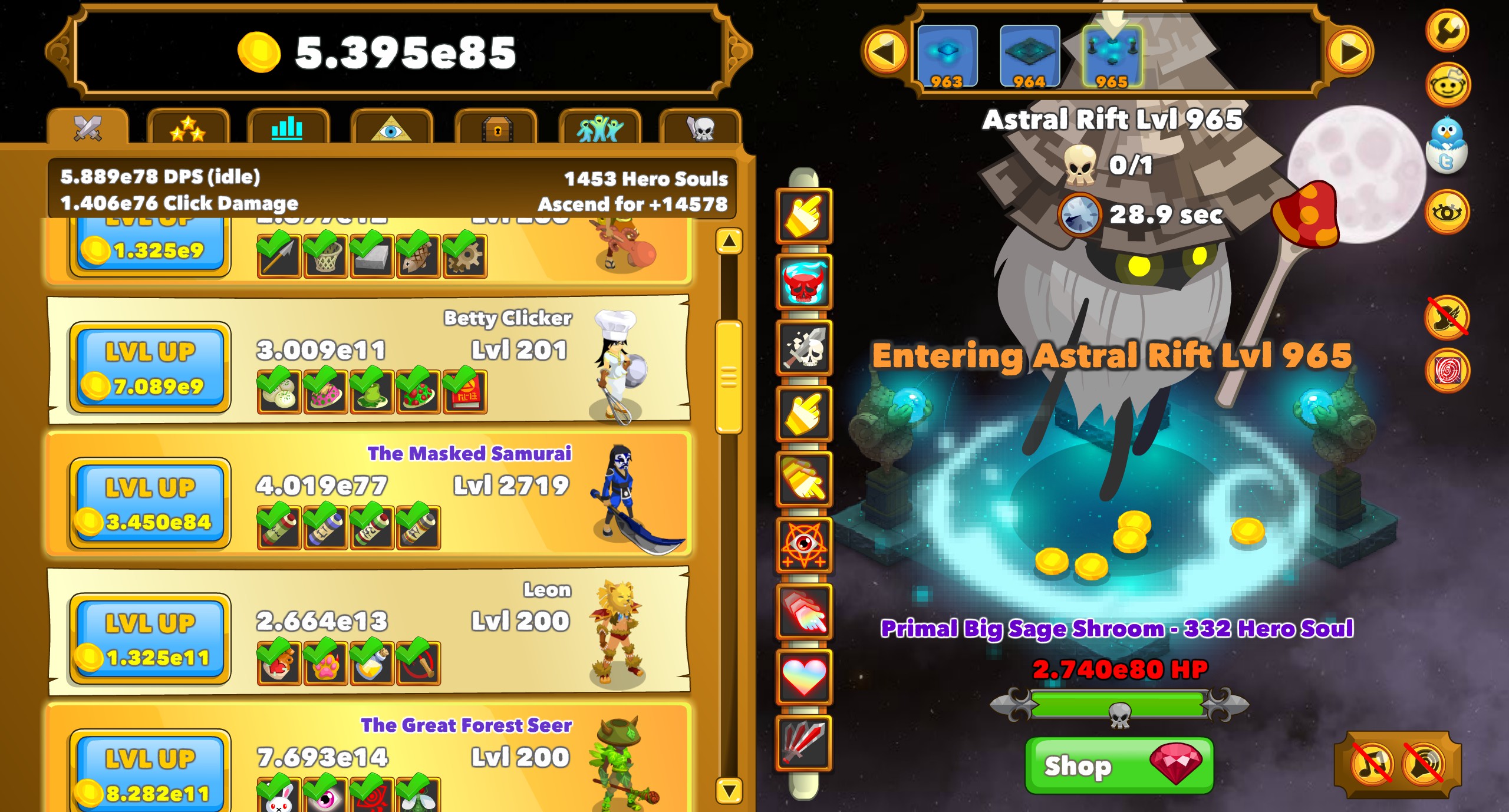Screen dimensions: 1509x812
Task: Switch to the crossed swords heroes tab
Action: tap(88, 127)
